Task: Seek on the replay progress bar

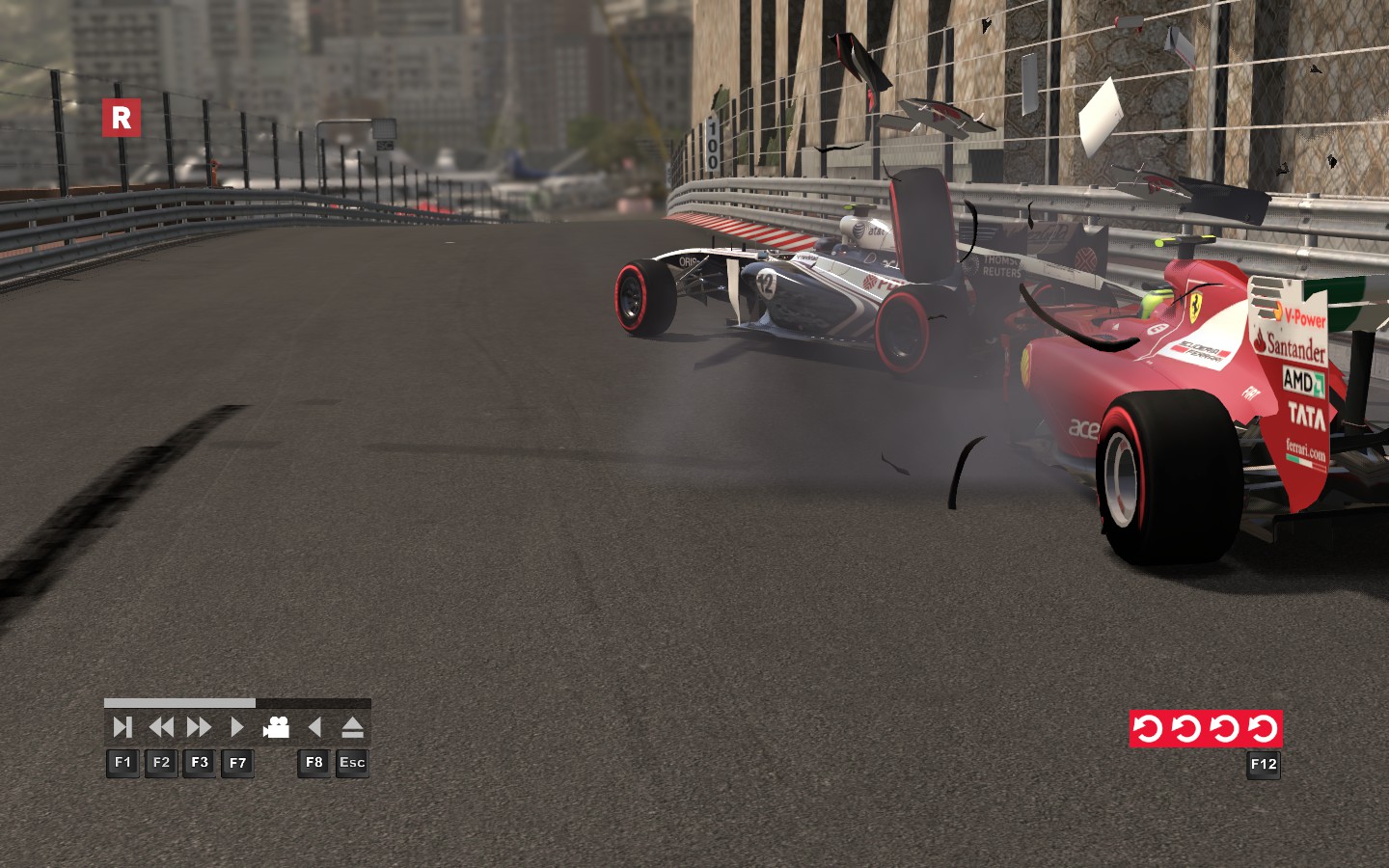Action: pyautogui.click(x=237, y=703)
